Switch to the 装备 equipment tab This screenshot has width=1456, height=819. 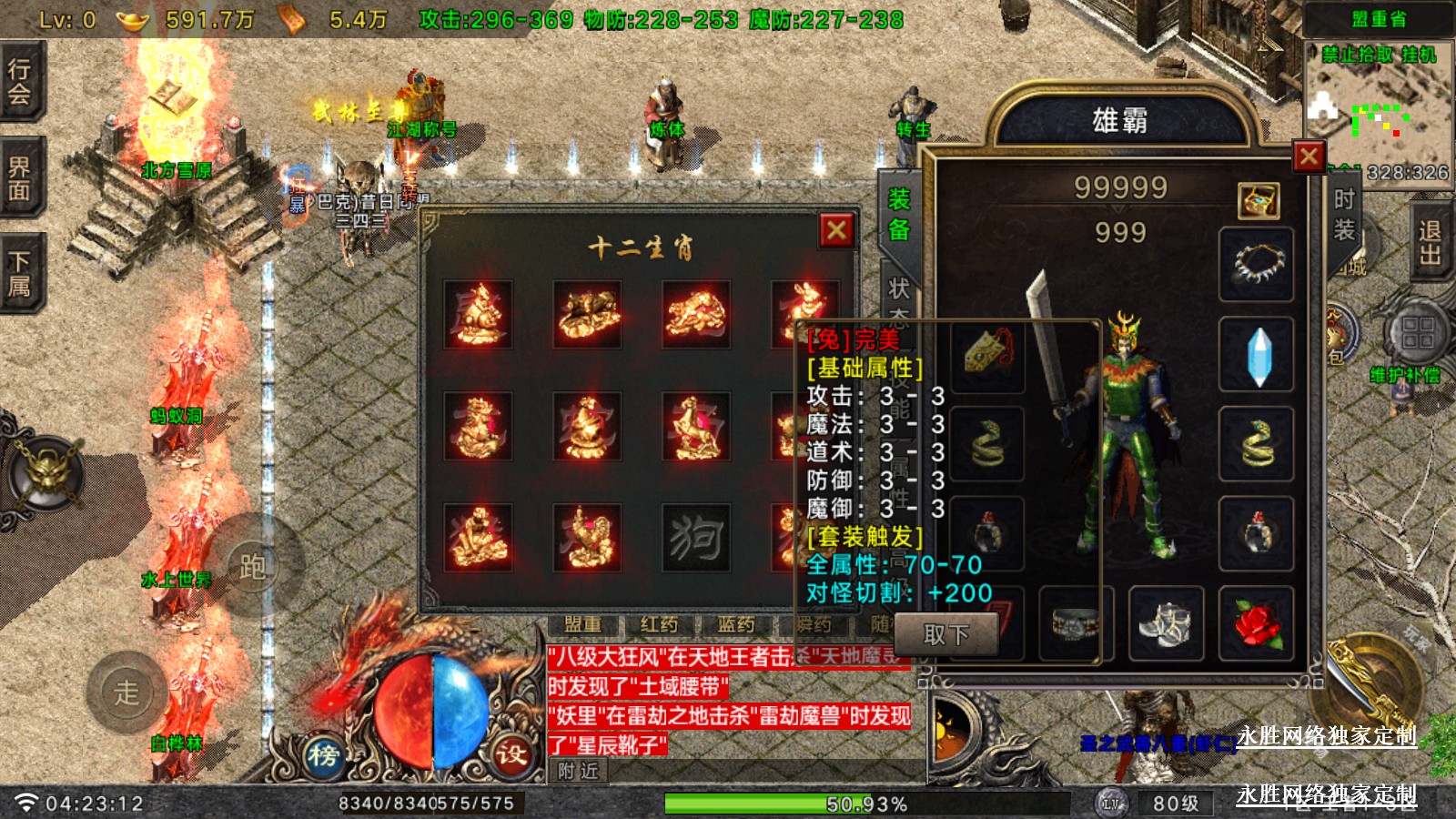[x=899, y=215]
